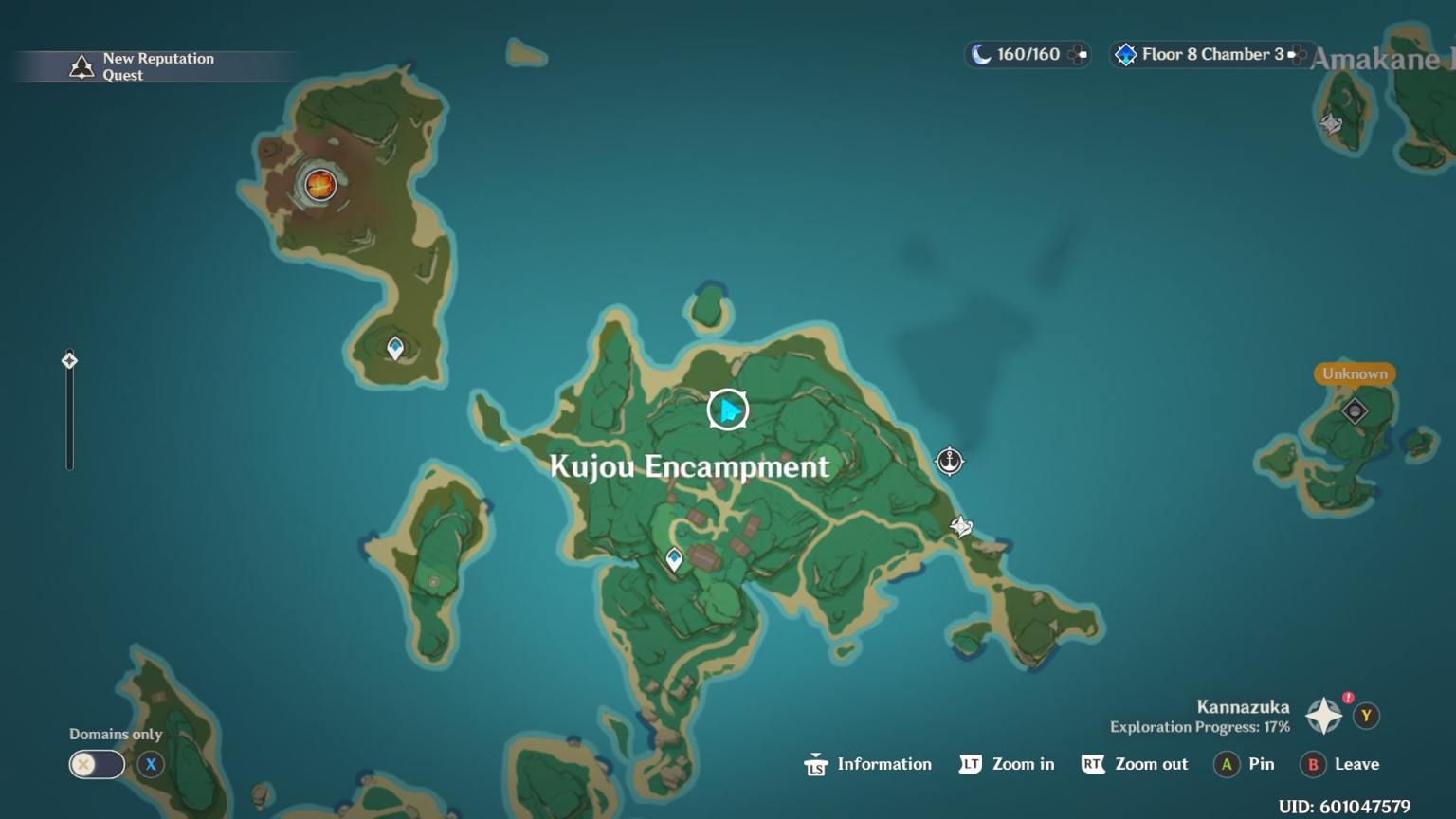Image resolution: width=1456 pixels, height=819 pixels.
Task: Click the compass icon with red notification
Action: [1324, 716]
